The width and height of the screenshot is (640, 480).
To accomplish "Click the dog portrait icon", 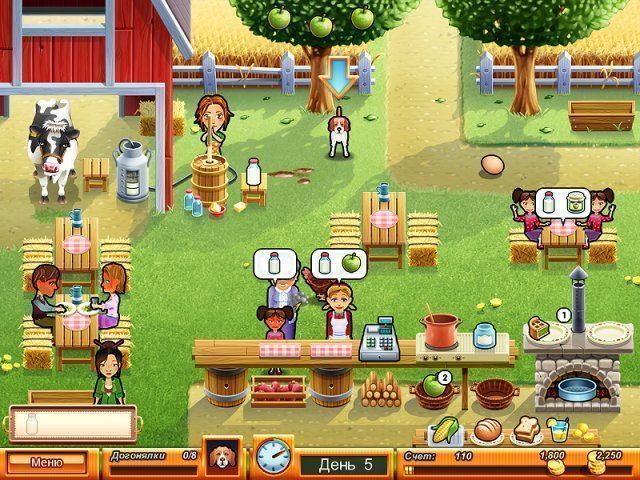I will click(x=220, y=455).
